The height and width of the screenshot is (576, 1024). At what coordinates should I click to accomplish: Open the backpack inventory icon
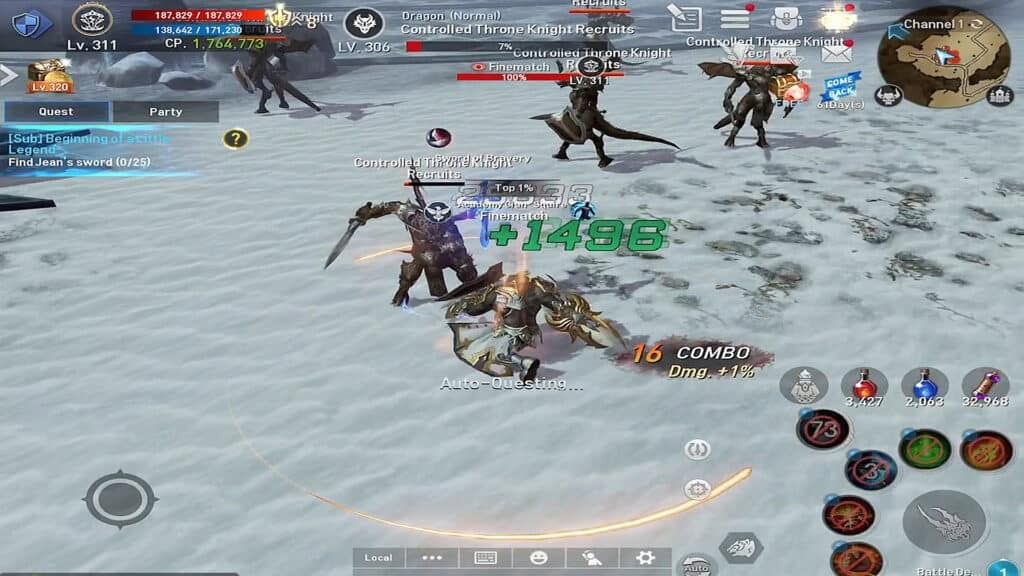click(787, 18)
